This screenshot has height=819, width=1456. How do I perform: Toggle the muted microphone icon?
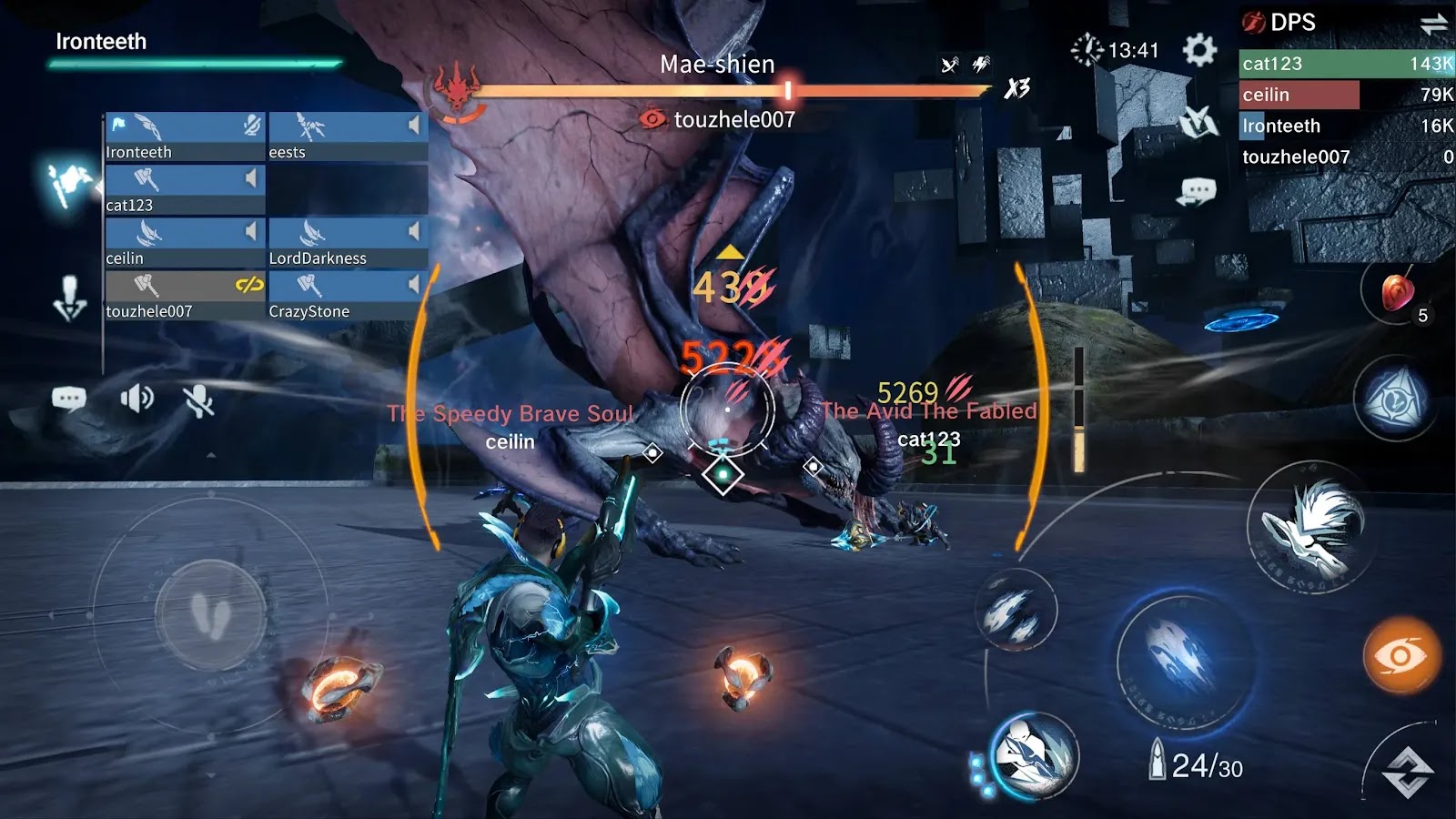198,400
